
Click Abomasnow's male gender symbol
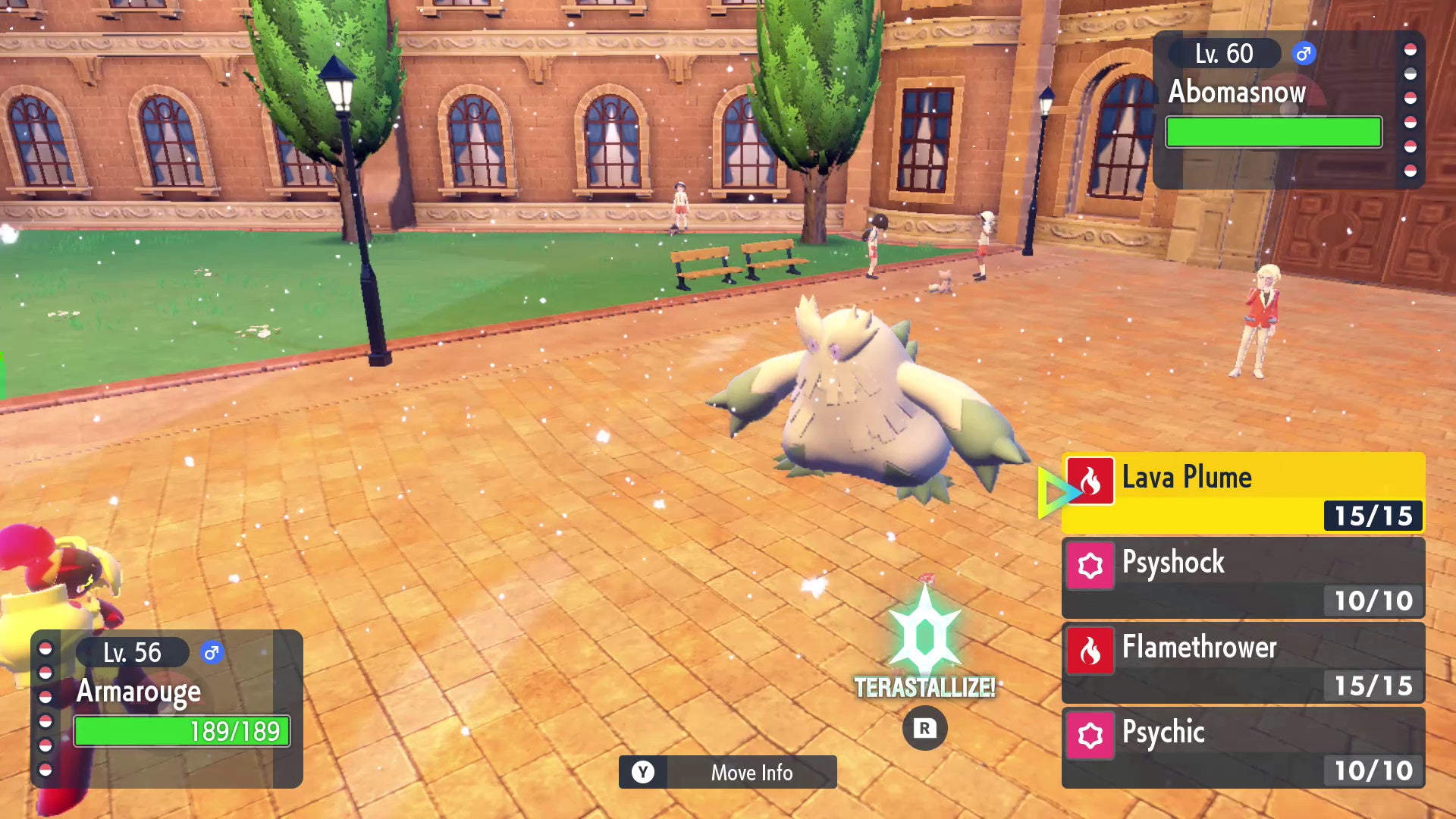coord(1302,54)
